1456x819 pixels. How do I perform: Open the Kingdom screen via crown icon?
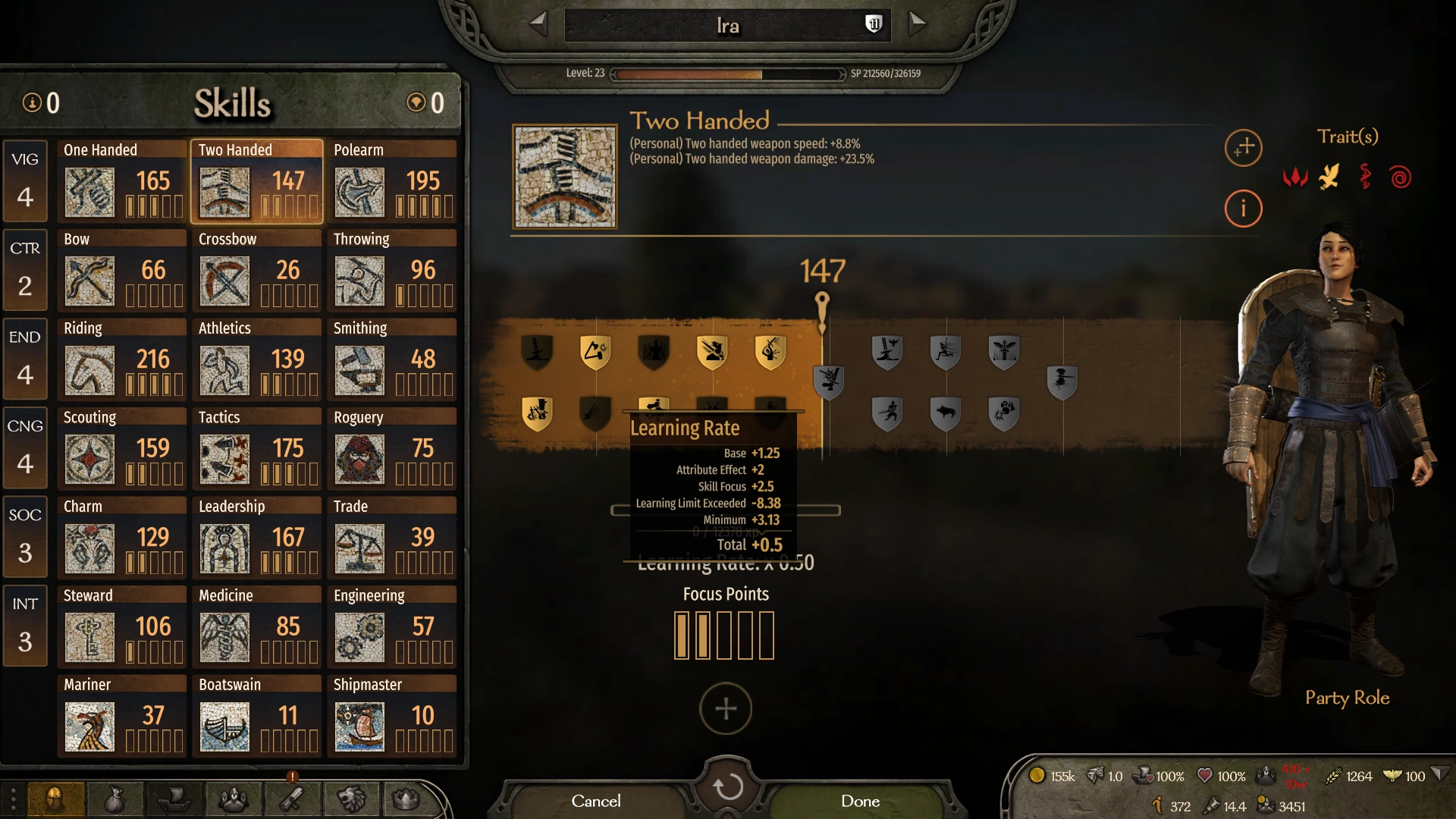tap(407, 799)
